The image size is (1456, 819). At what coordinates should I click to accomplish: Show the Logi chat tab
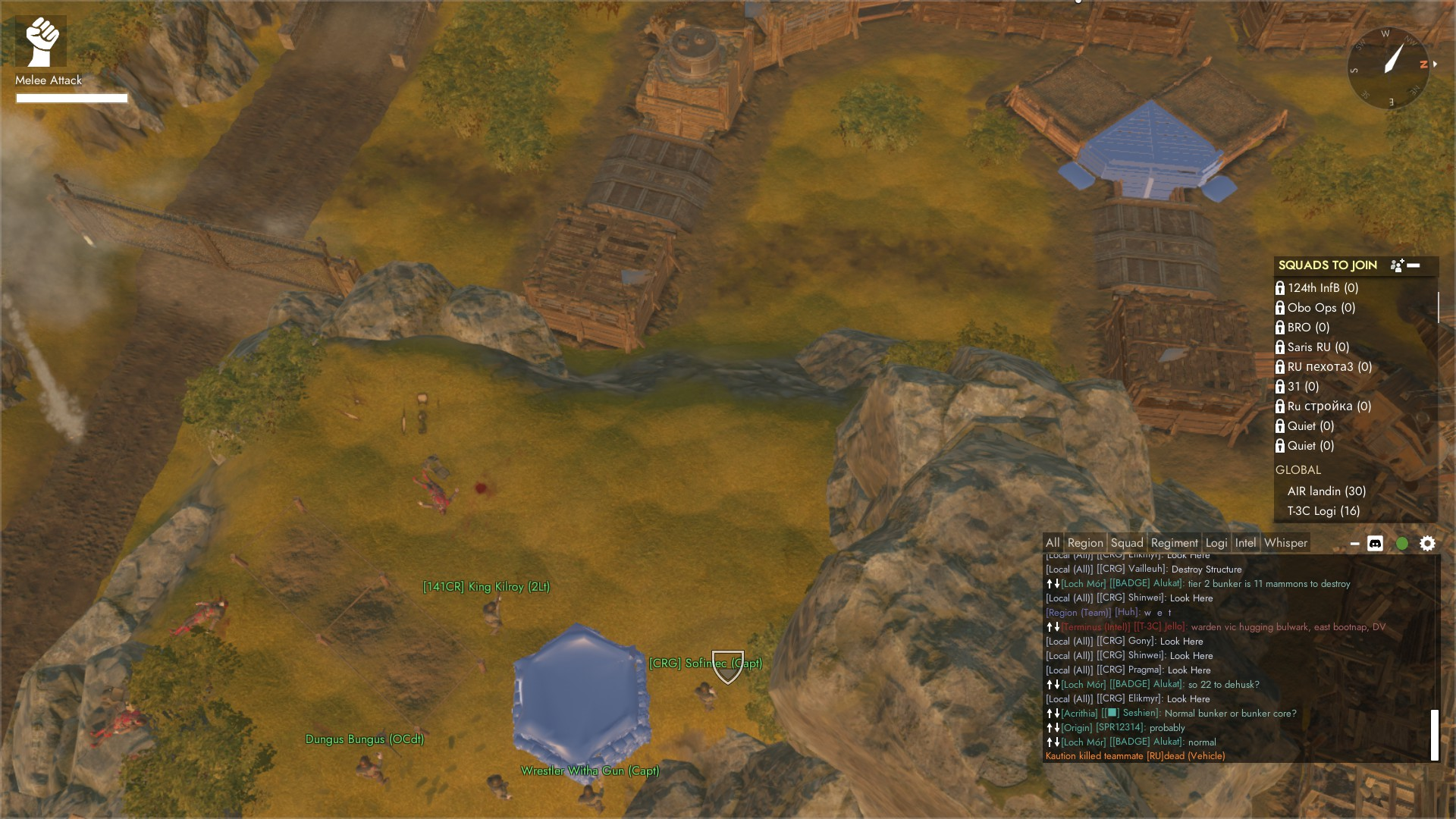[x=1216, y=543]
